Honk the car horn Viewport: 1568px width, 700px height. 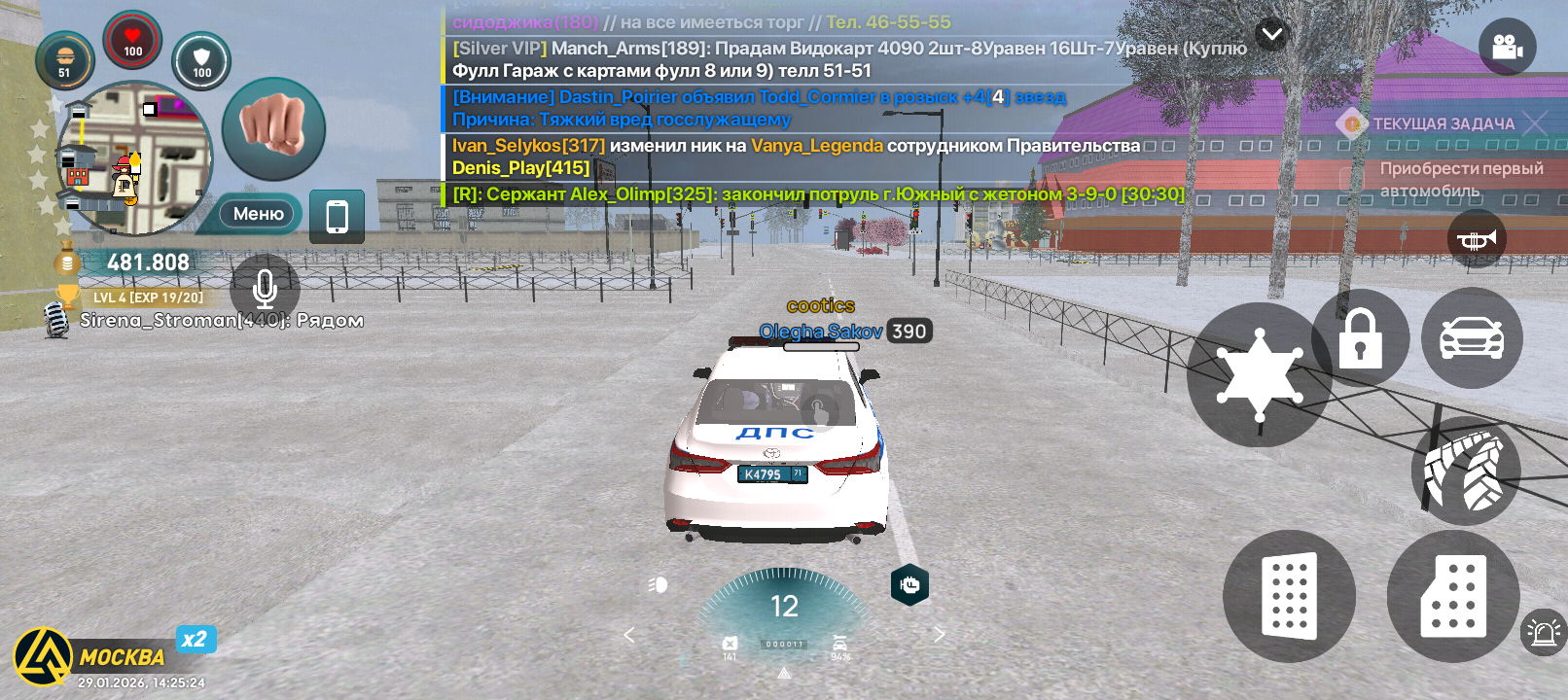point(1477,239)
